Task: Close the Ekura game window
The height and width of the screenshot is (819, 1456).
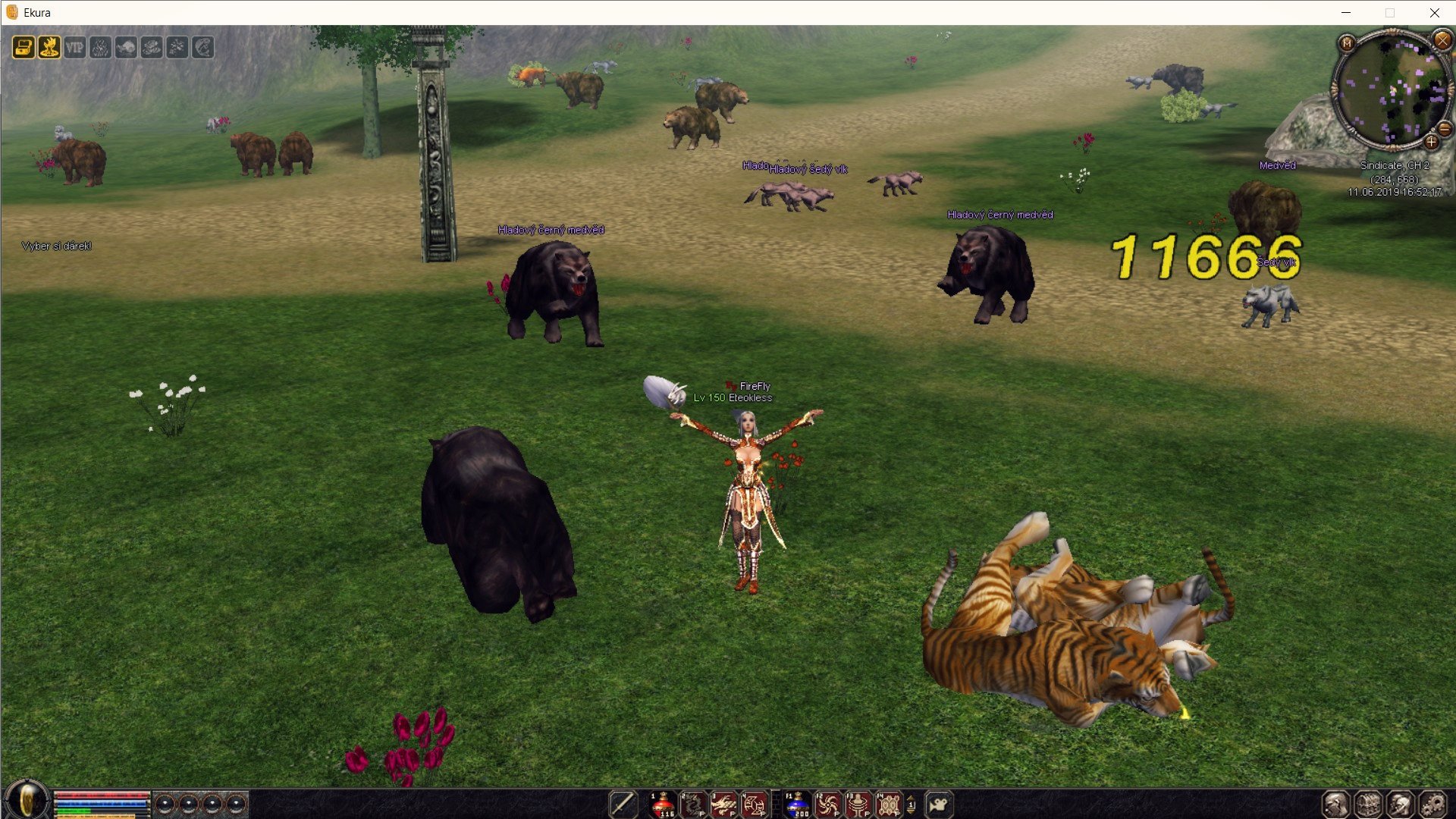Action: (x=1434, y=13)
